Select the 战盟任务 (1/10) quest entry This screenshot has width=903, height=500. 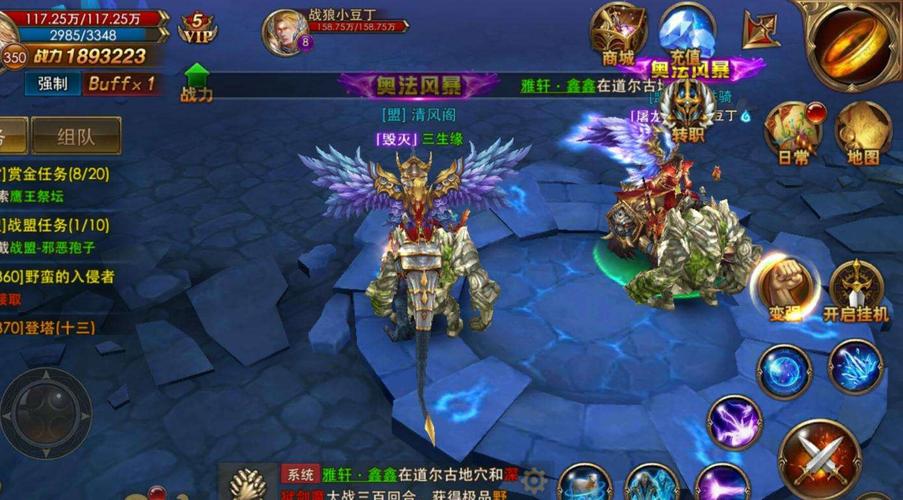60,226
